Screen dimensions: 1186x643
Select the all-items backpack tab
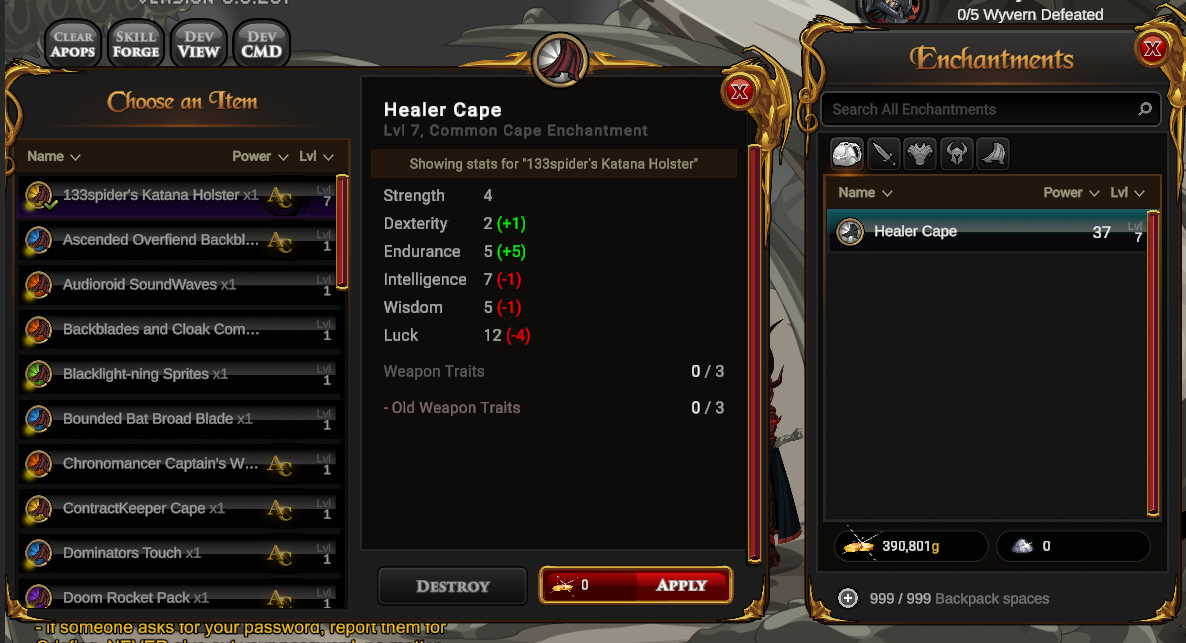[x=847, y=154]
